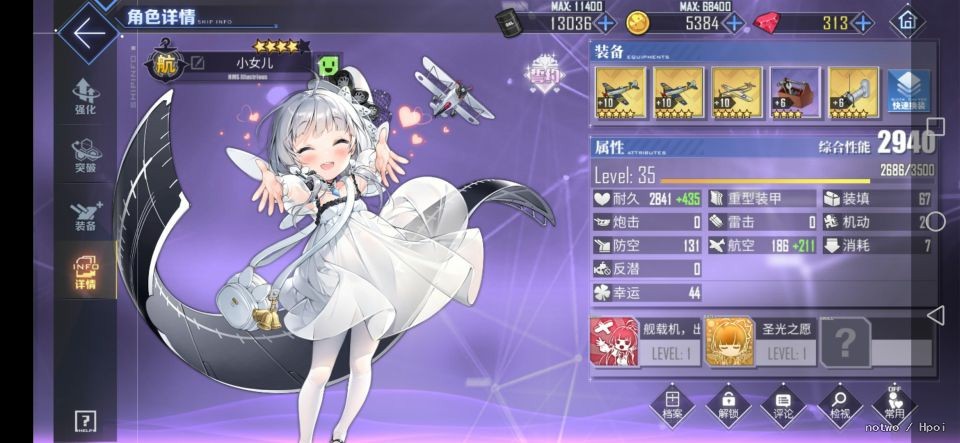Switch to the 强化 enhance tab
Screen dimensions: 960x443
(x=86, y=97)
